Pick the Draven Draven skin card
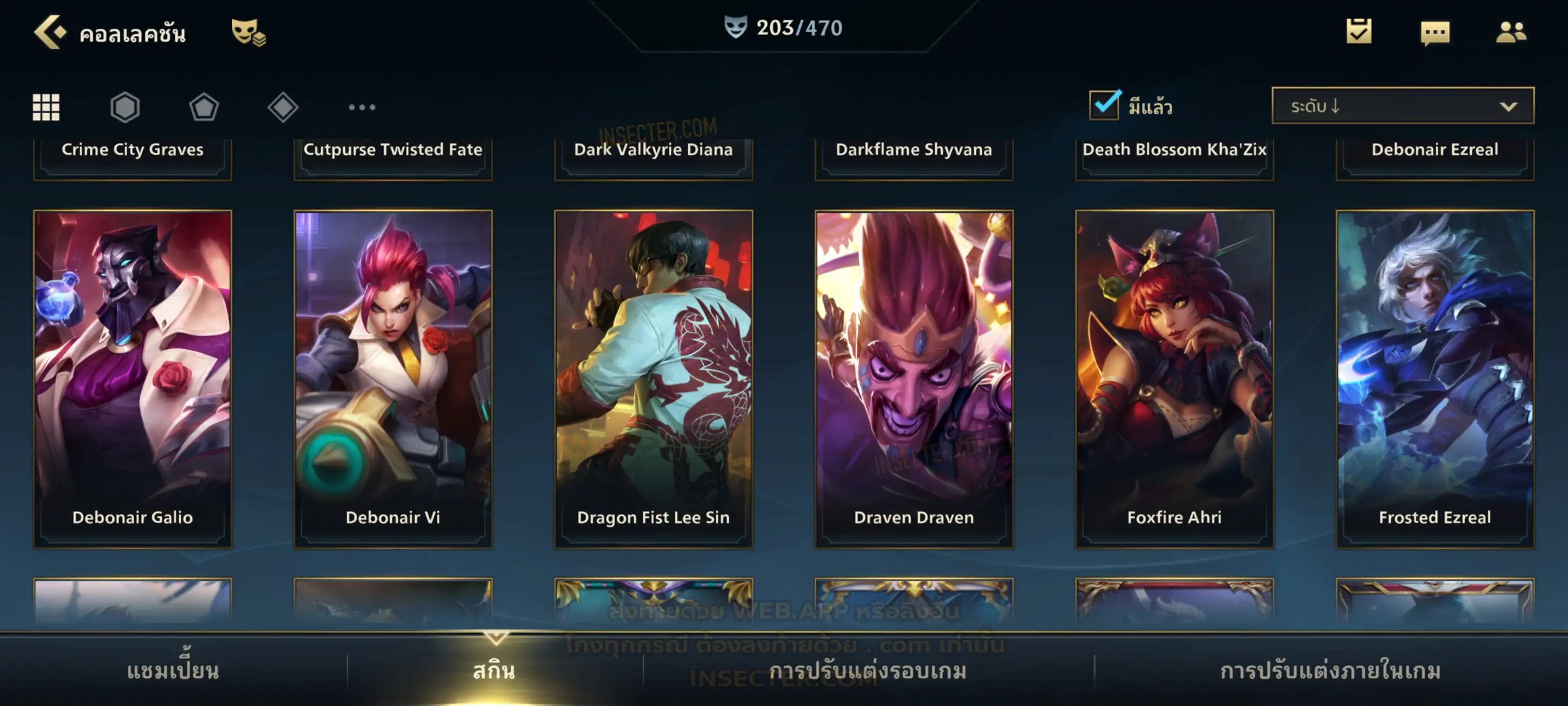 pyautogui.click(x=914, y=379)
